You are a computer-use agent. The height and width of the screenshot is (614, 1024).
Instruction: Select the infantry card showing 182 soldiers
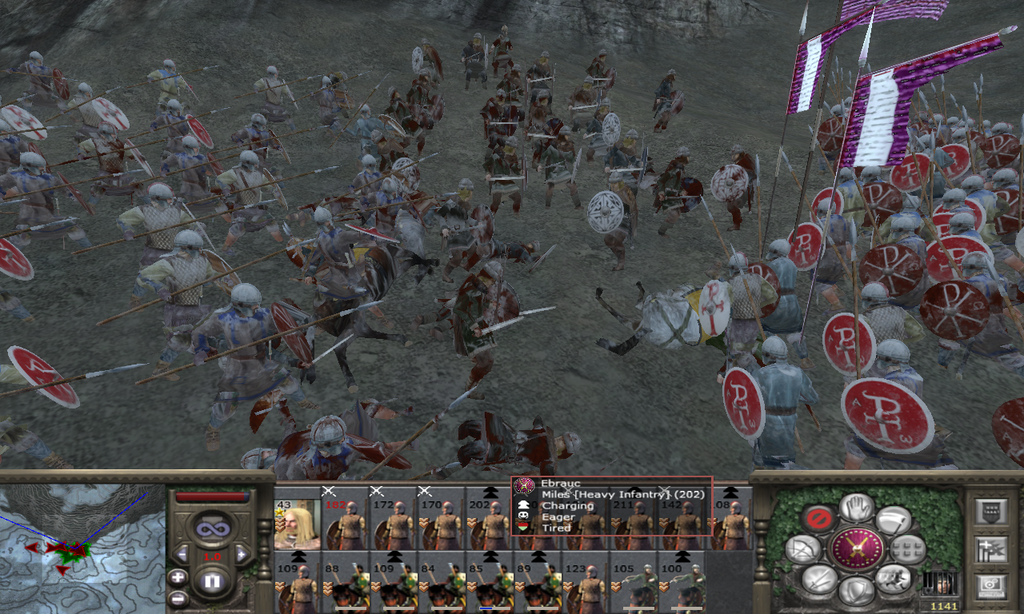coord(350,523)
